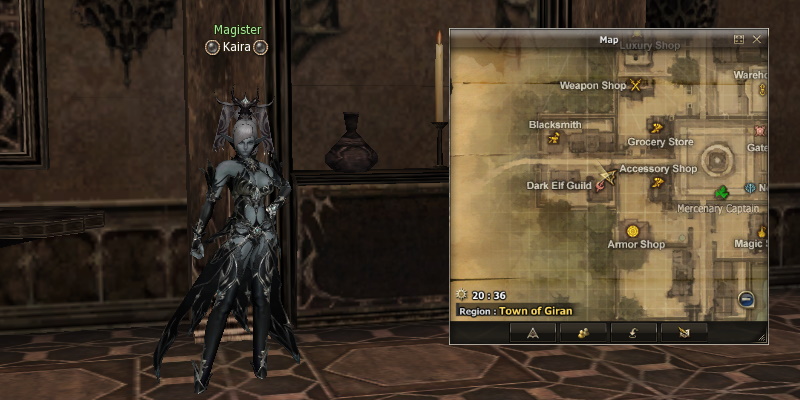Maximize the Map window
This screenshot has height=400, width=800.
[739, 39]
